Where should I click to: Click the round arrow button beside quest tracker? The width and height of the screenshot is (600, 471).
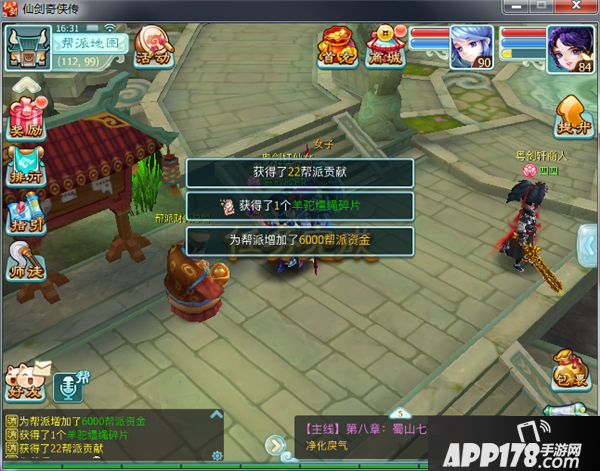coord(273,444)
